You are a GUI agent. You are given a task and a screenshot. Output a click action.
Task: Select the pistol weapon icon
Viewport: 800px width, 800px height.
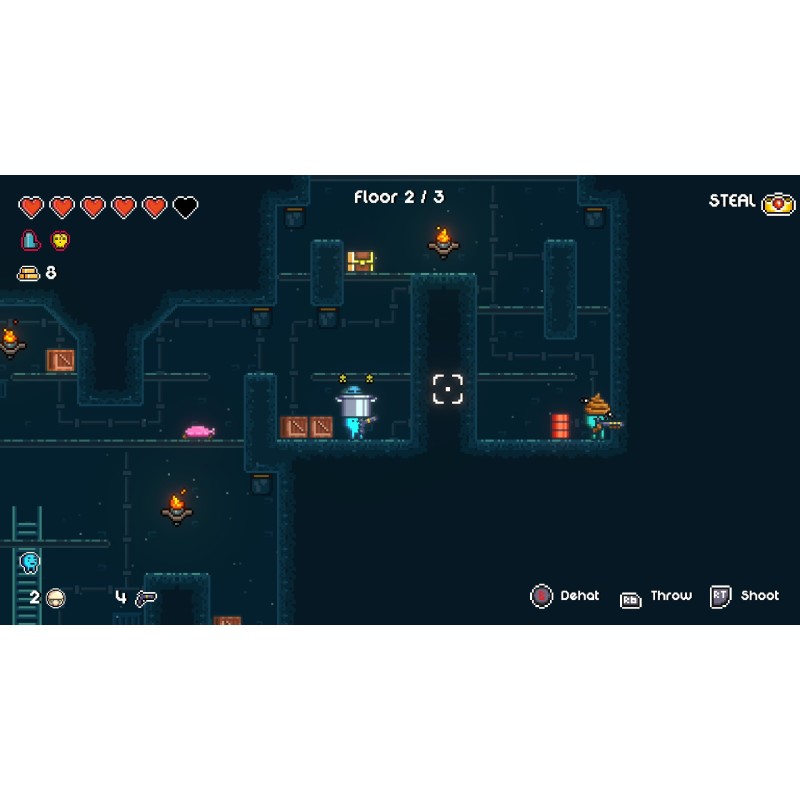(x=146, y=598)
